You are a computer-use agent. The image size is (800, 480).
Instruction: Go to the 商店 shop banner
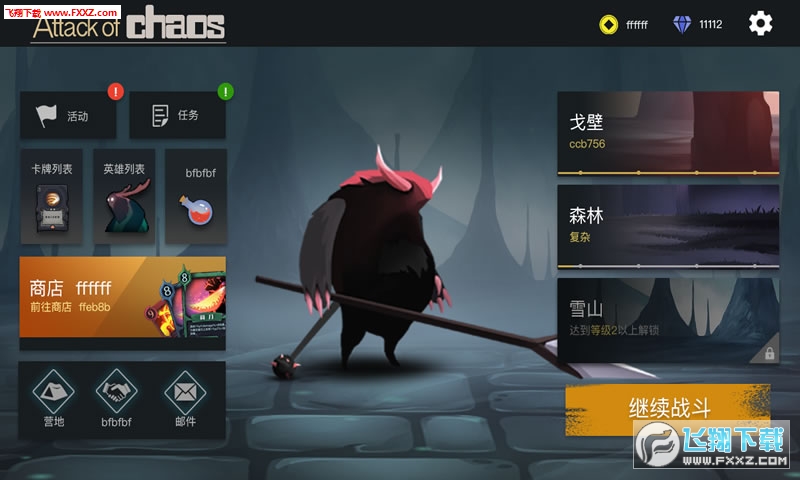[x=122, y=300]
